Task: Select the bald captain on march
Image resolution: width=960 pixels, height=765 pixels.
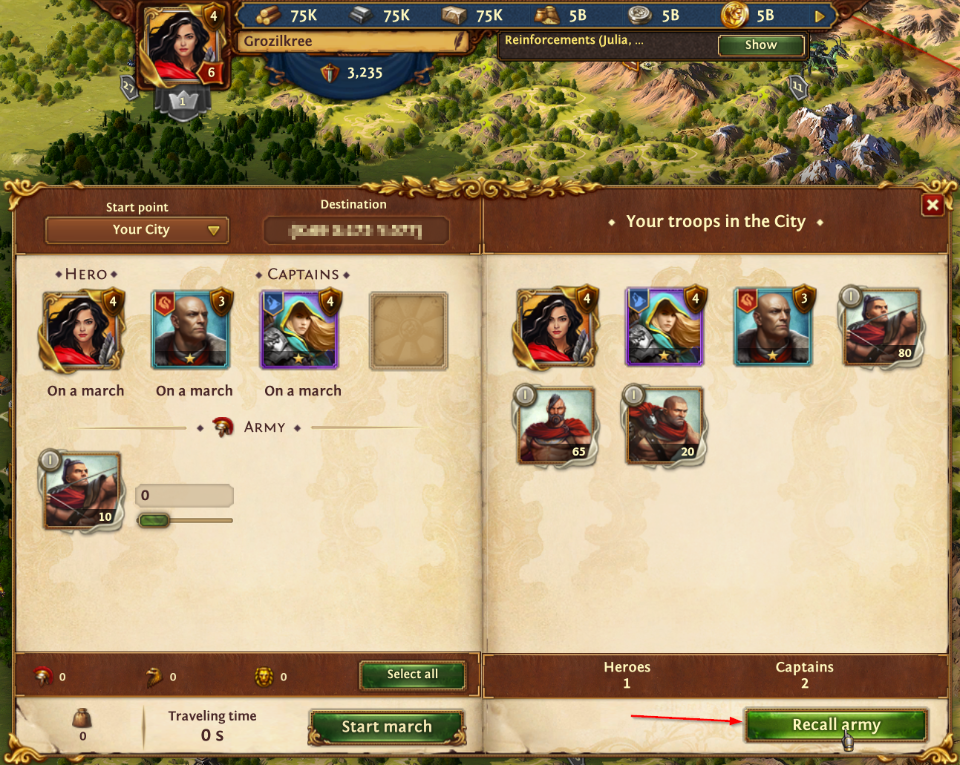Action: (x=191, y=329)
